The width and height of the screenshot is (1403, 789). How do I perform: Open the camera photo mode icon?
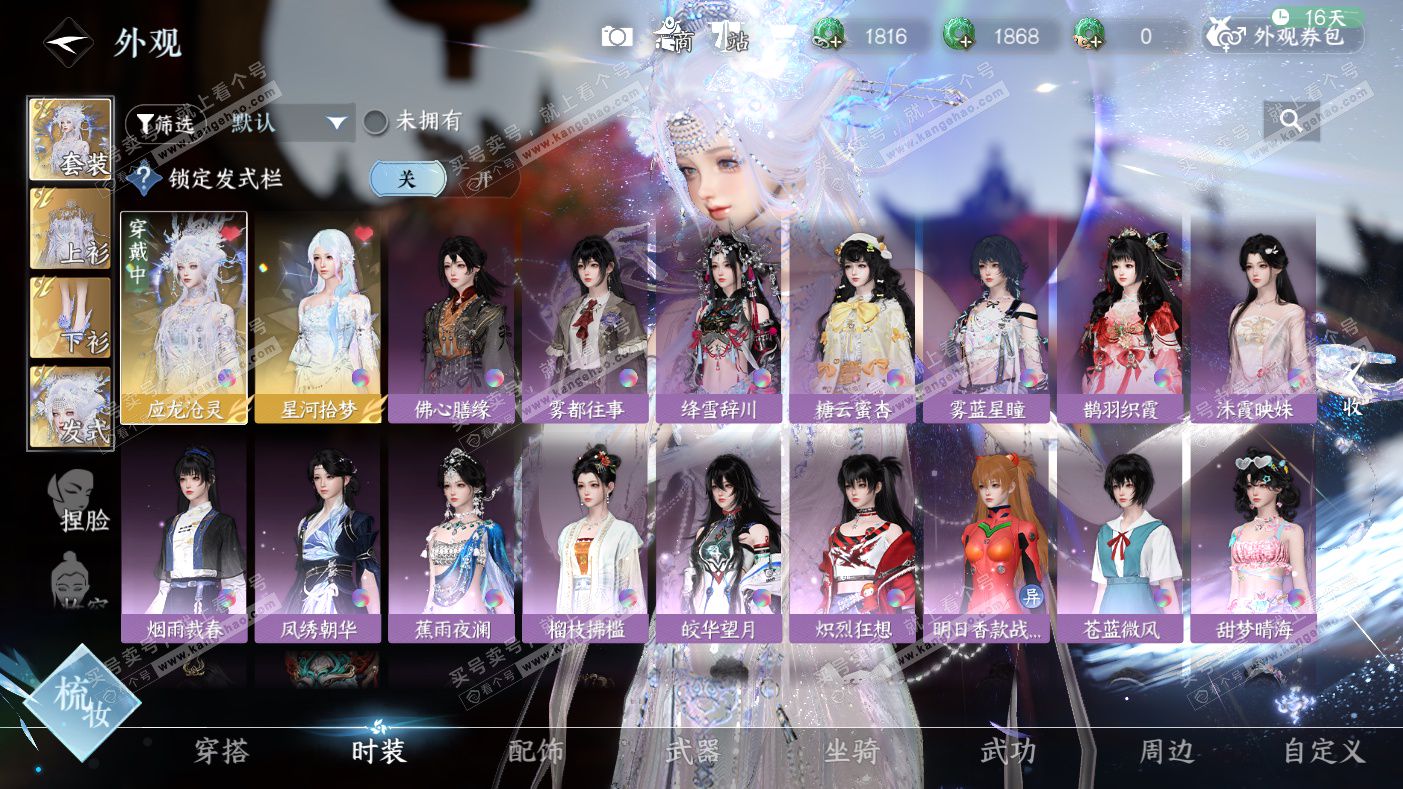617,37
